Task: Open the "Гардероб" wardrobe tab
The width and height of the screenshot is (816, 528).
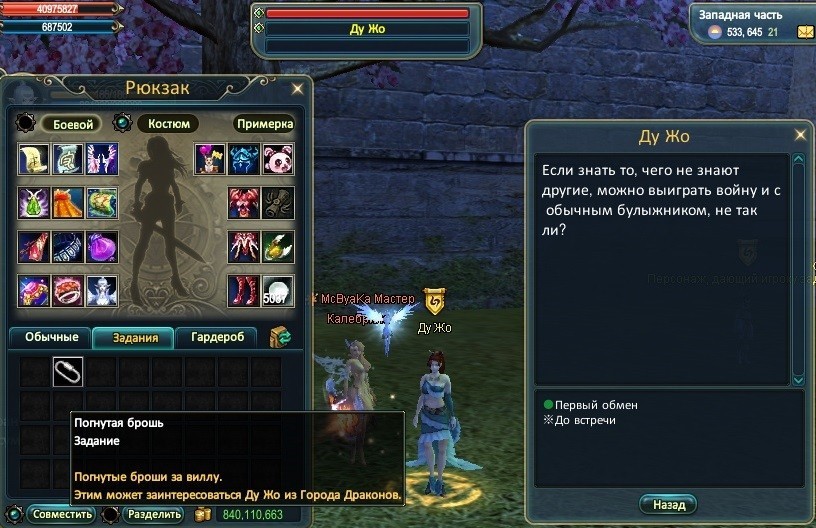Action: [217, 338]
